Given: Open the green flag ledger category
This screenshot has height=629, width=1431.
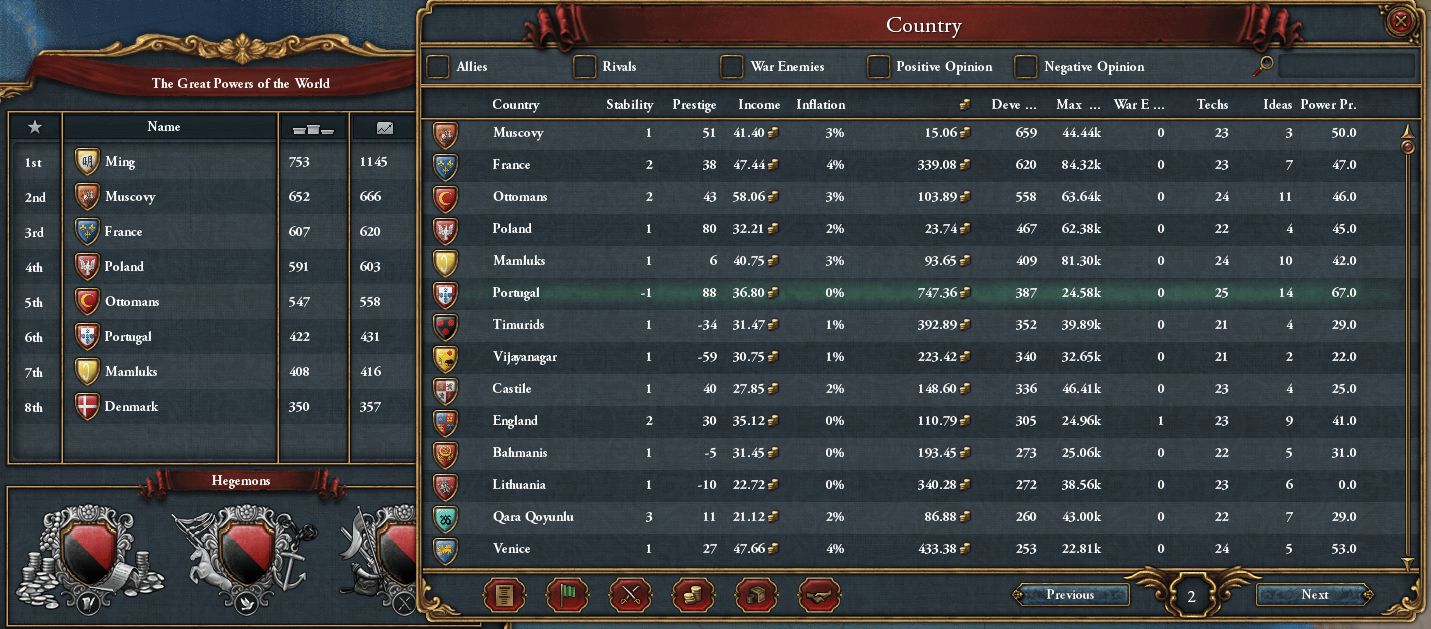Looking at the screenshot, I should [x=568, y=595].
